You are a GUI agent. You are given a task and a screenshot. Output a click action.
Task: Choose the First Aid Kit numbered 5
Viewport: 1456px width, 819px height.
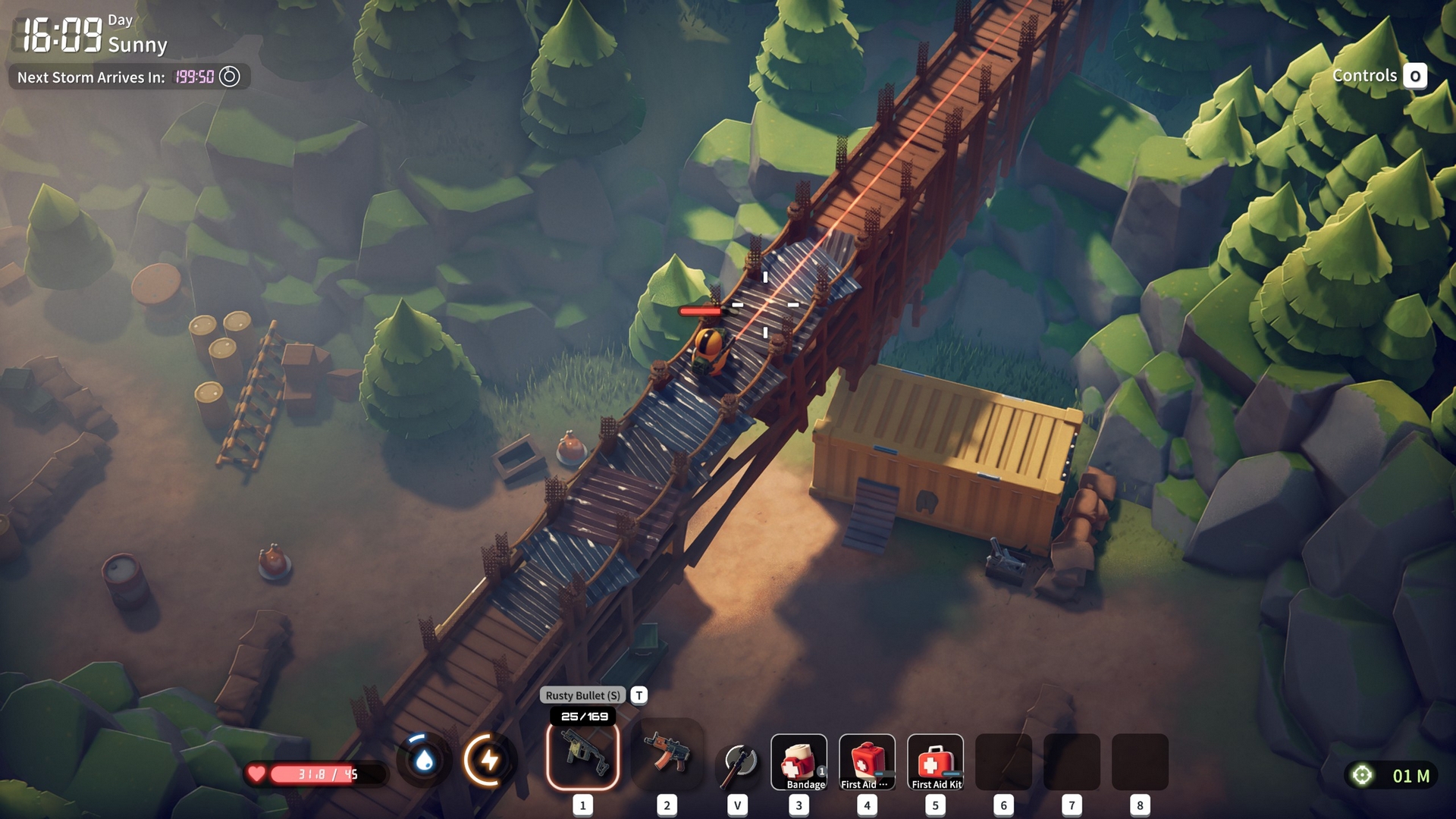[935, 761]
